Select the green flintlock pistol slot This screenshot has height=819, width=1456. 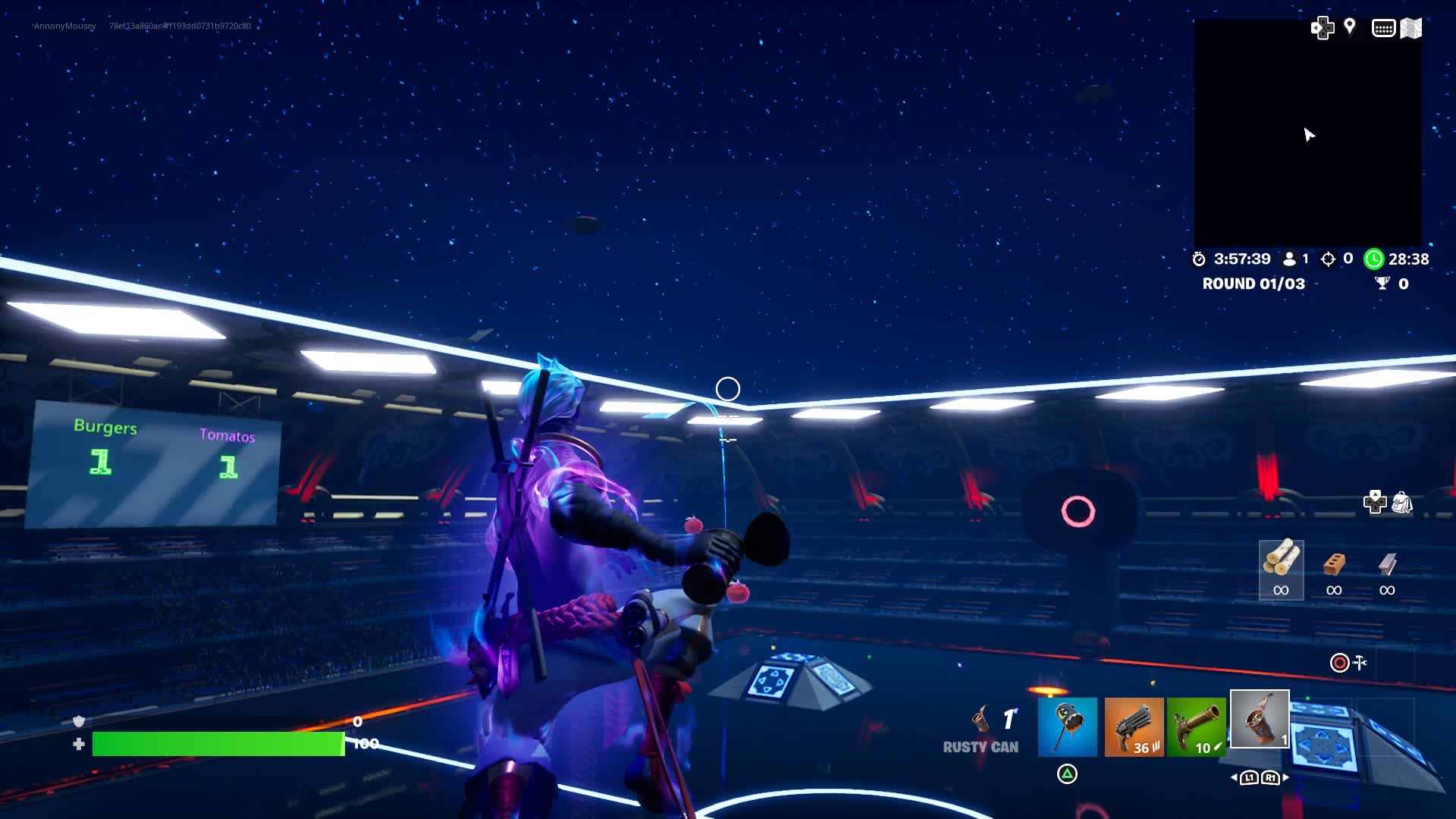[1196, 726]
